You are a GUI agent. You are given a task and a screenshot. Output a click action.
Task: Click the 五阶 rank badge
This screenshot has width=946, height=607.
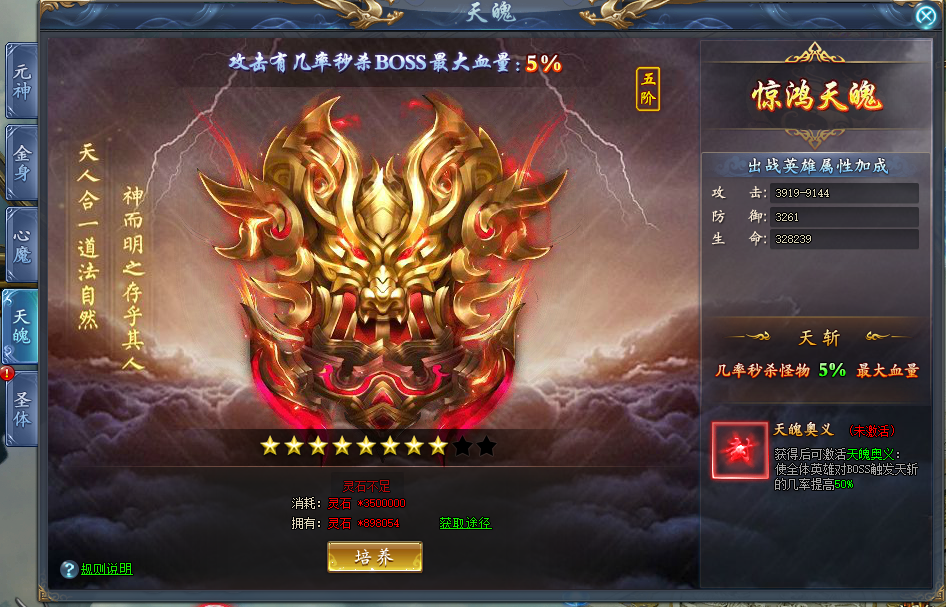tap(648, 89)
